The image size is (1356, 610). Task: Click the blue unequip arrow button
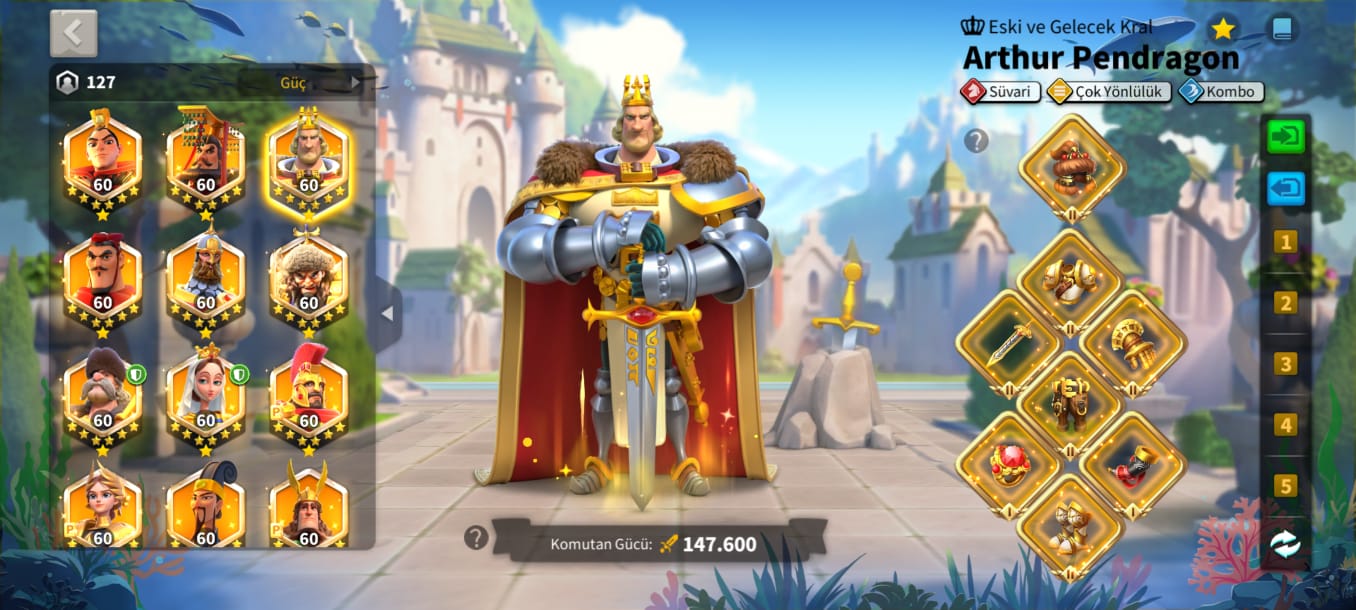tap(1286, 188)
